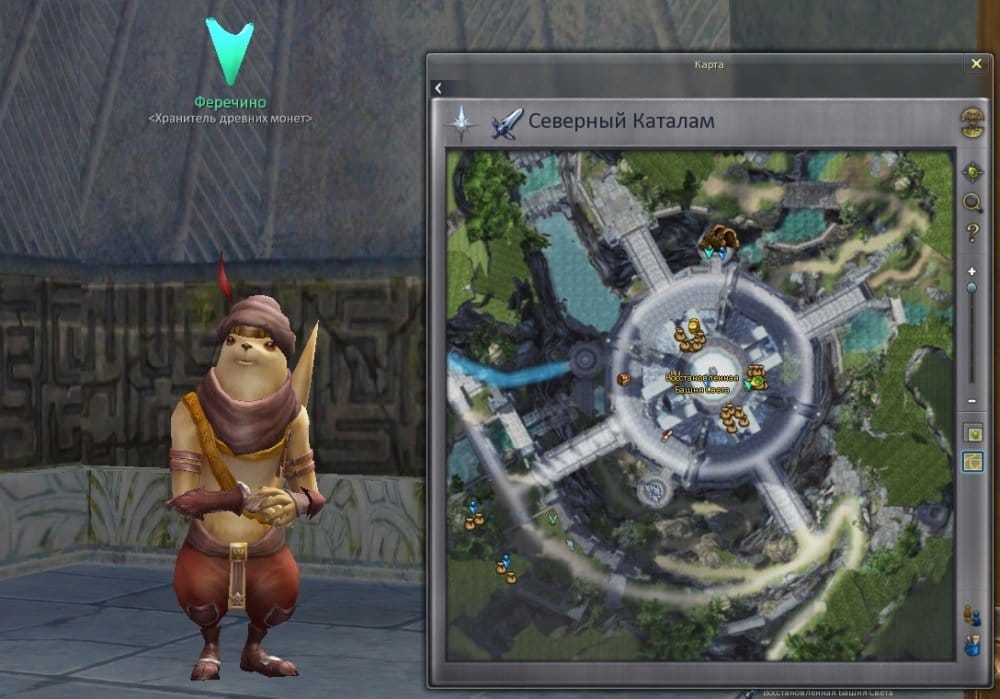This screenshot has width=1000, height=699.
Task: Click the brown NPC marker atop the tower ring
Action: (718, 238)
